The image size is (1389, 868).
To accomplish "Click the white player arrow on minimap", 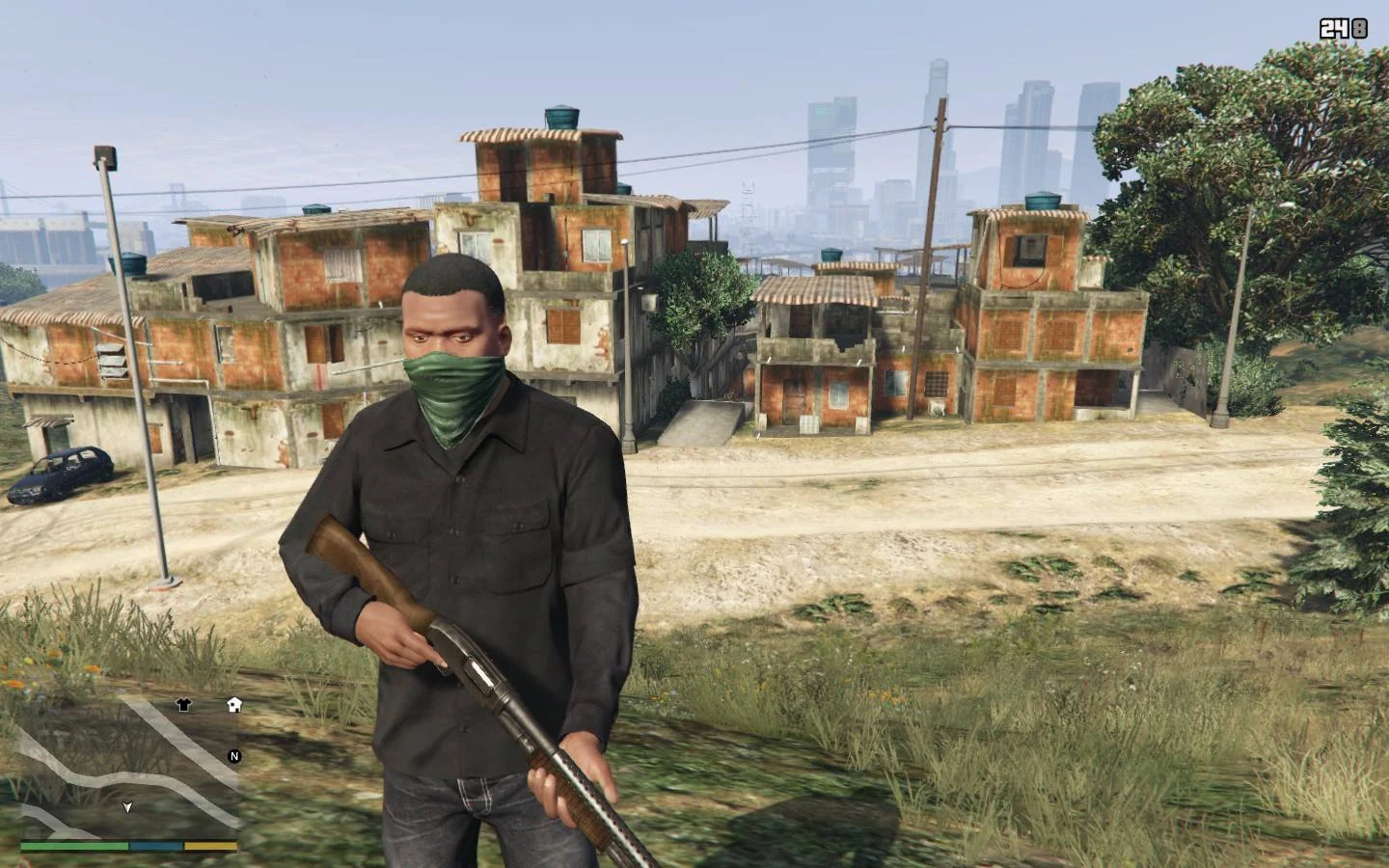I will coord(126,807).
